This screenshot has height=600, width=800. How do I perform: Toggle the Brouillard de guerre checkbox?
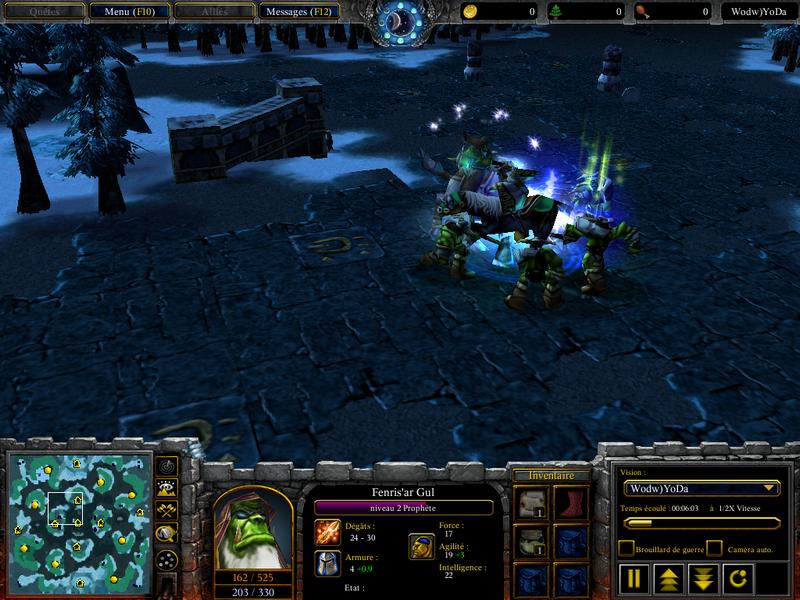[x=625, y=548]
